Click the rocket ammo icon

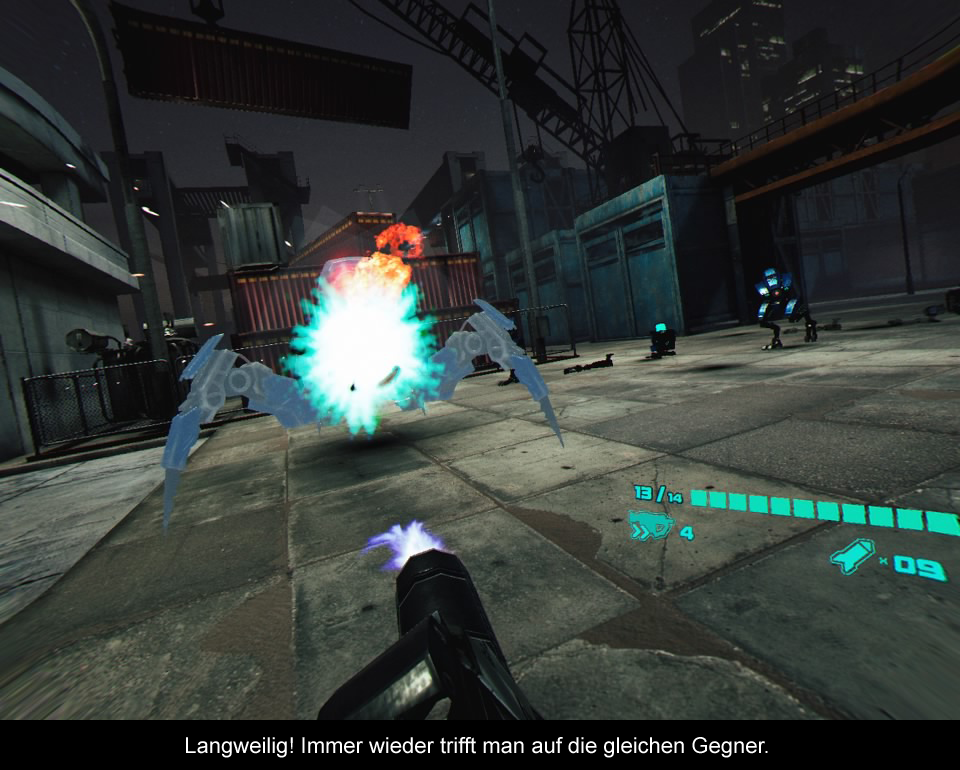click(853, 557)
